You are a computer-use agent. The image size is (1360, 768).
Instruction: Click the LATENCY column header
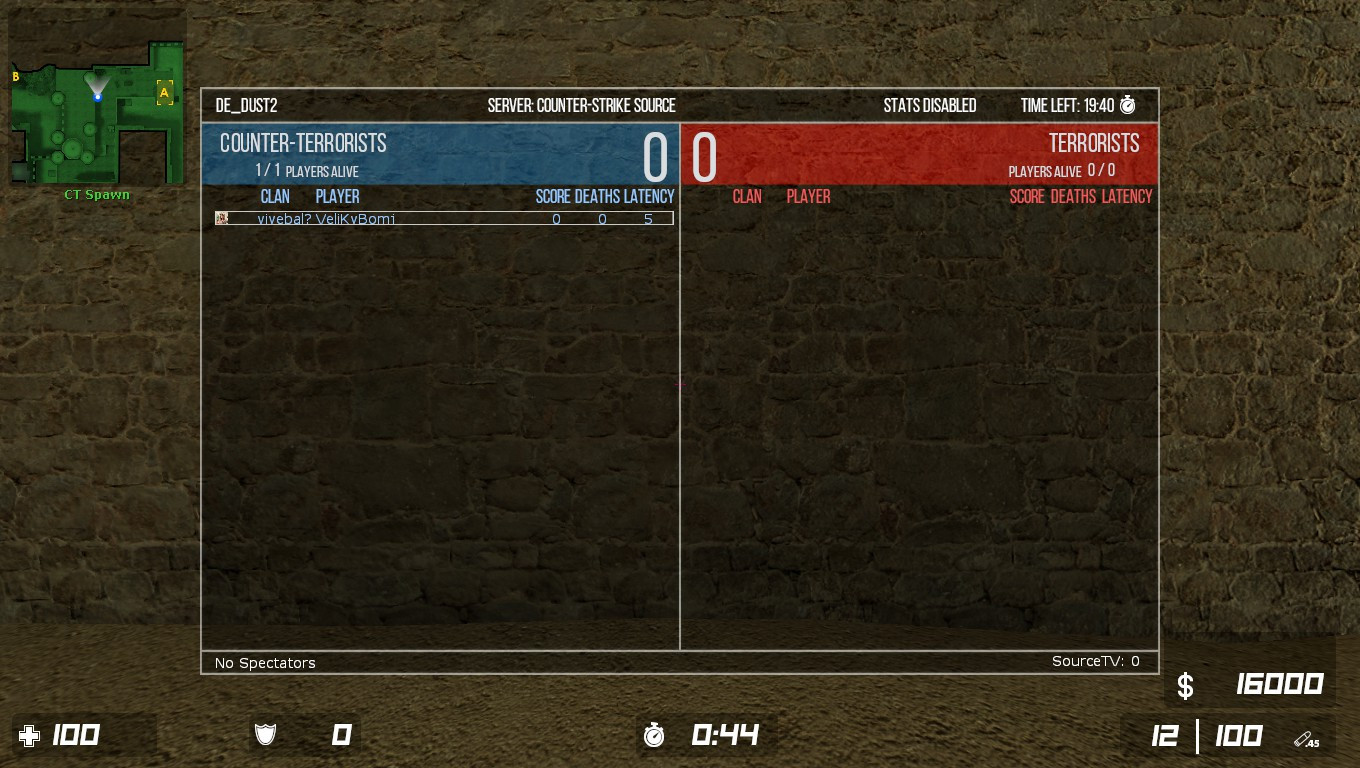[x=650, y=196]
